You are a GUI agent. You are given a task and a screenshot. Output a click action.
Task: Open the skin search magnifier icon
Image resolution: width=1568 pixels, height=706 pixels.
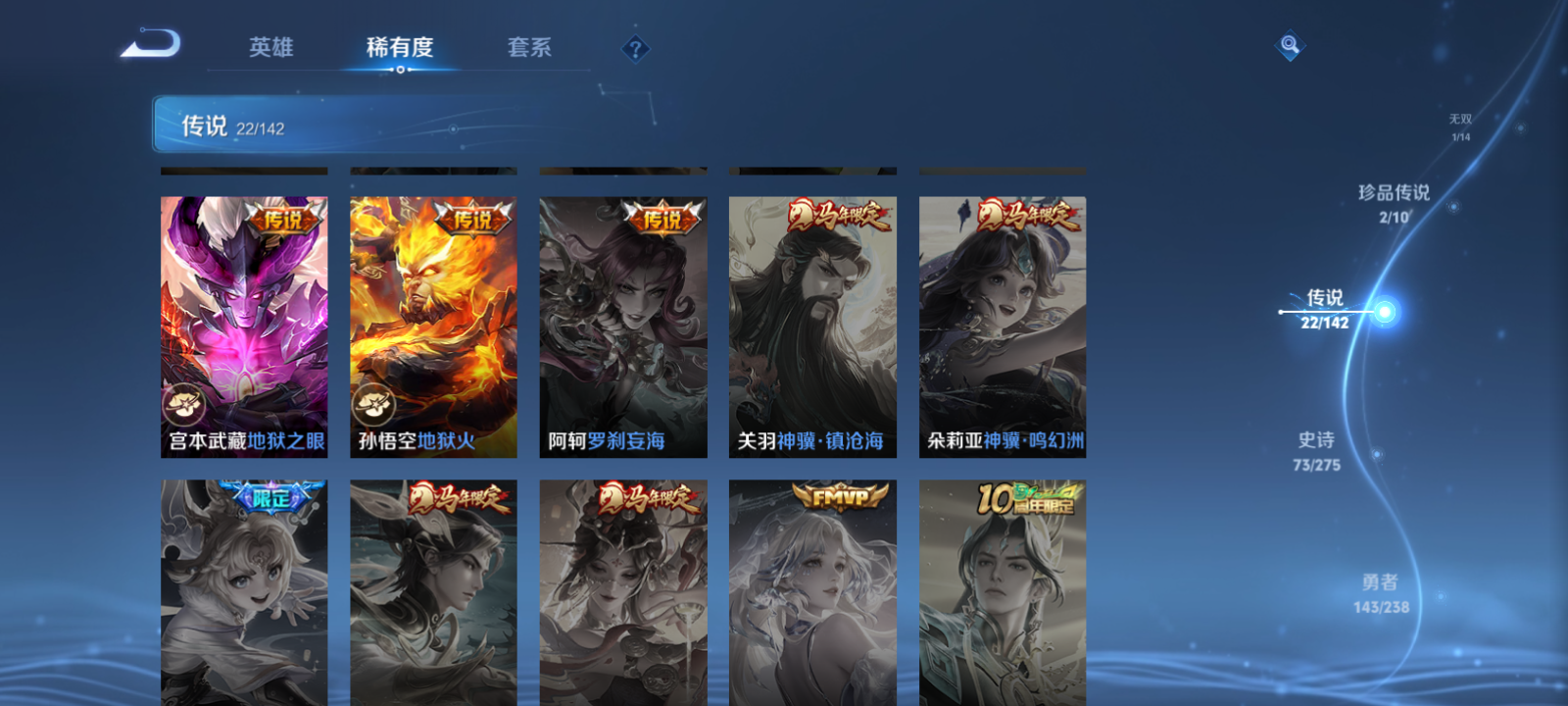tap(1290, 43)
